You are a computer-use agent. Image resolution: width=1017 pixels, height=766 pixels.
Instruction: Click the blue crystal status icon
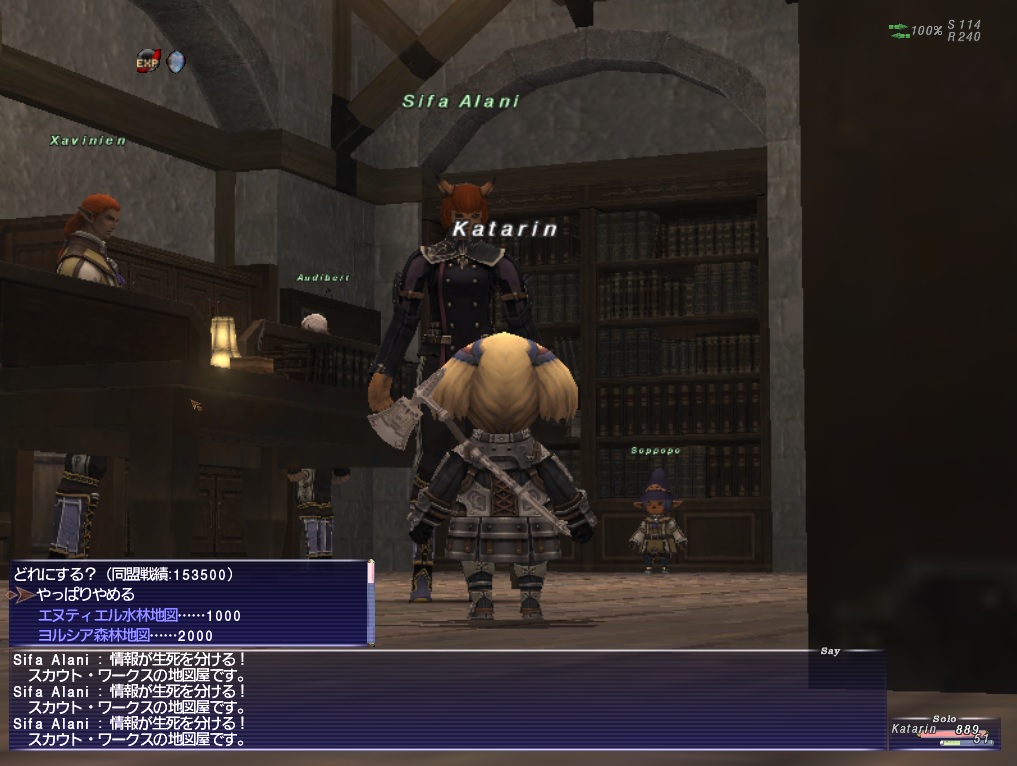[x=175, y=62]
